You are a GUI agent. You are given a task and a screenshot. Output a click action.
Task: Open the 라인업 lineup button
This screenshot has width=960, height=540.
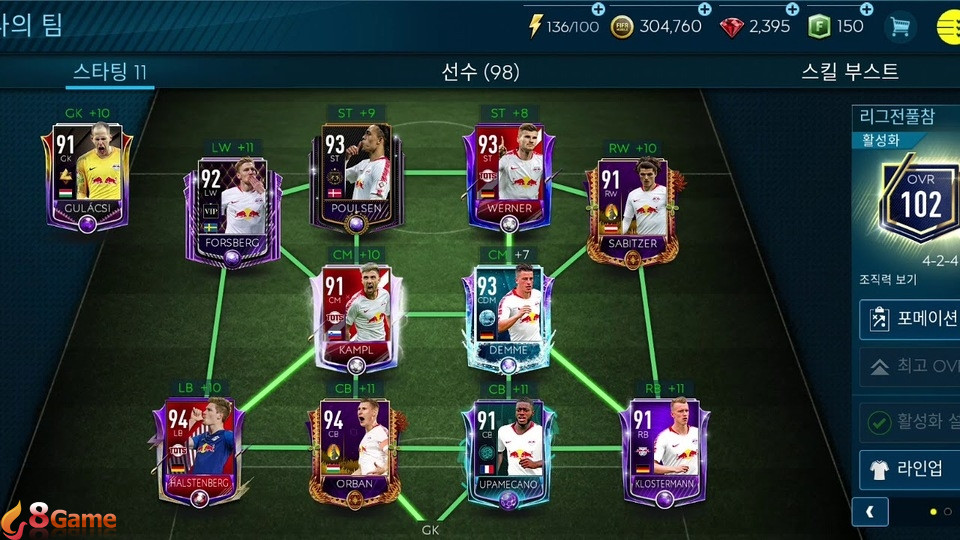910,469
